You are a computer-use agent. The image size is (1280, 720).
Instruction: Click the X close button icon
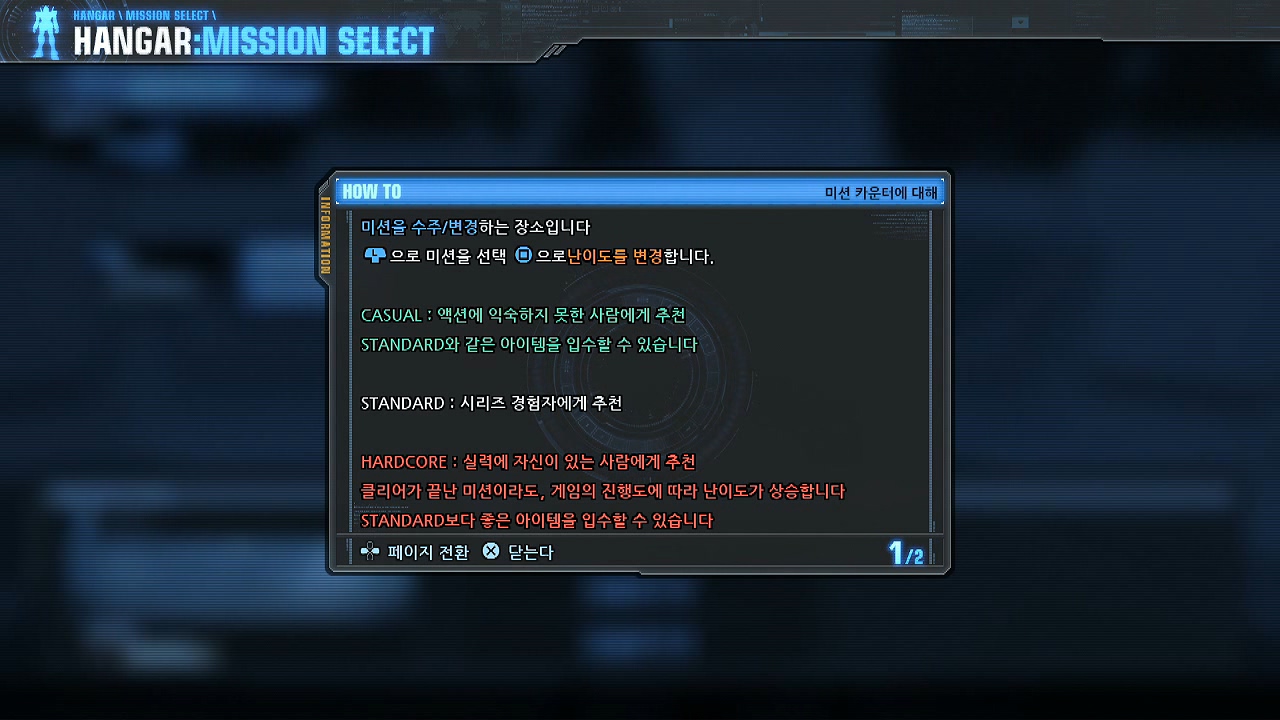pos(489,551)
